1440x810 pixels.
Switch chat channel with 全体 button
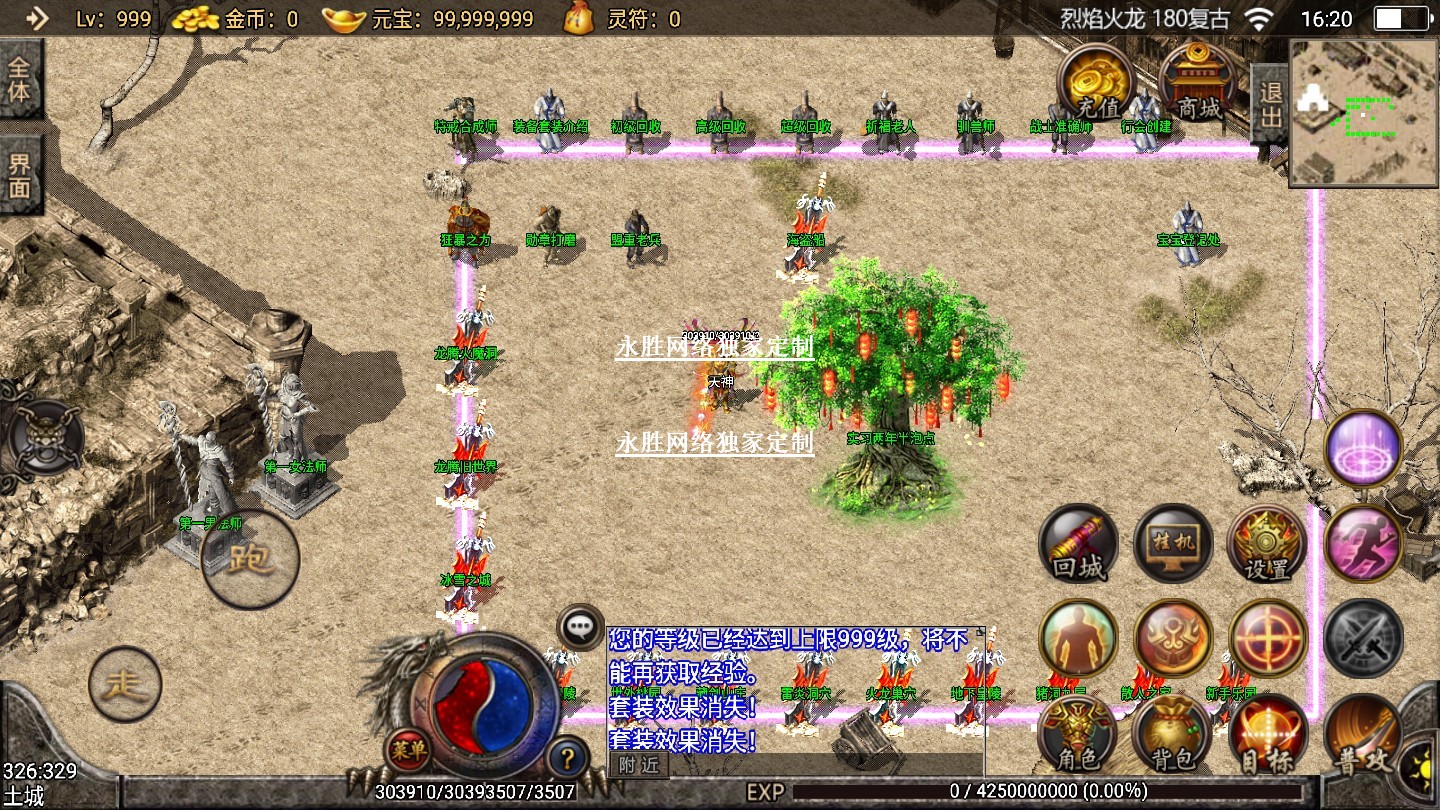pos(20,80)
